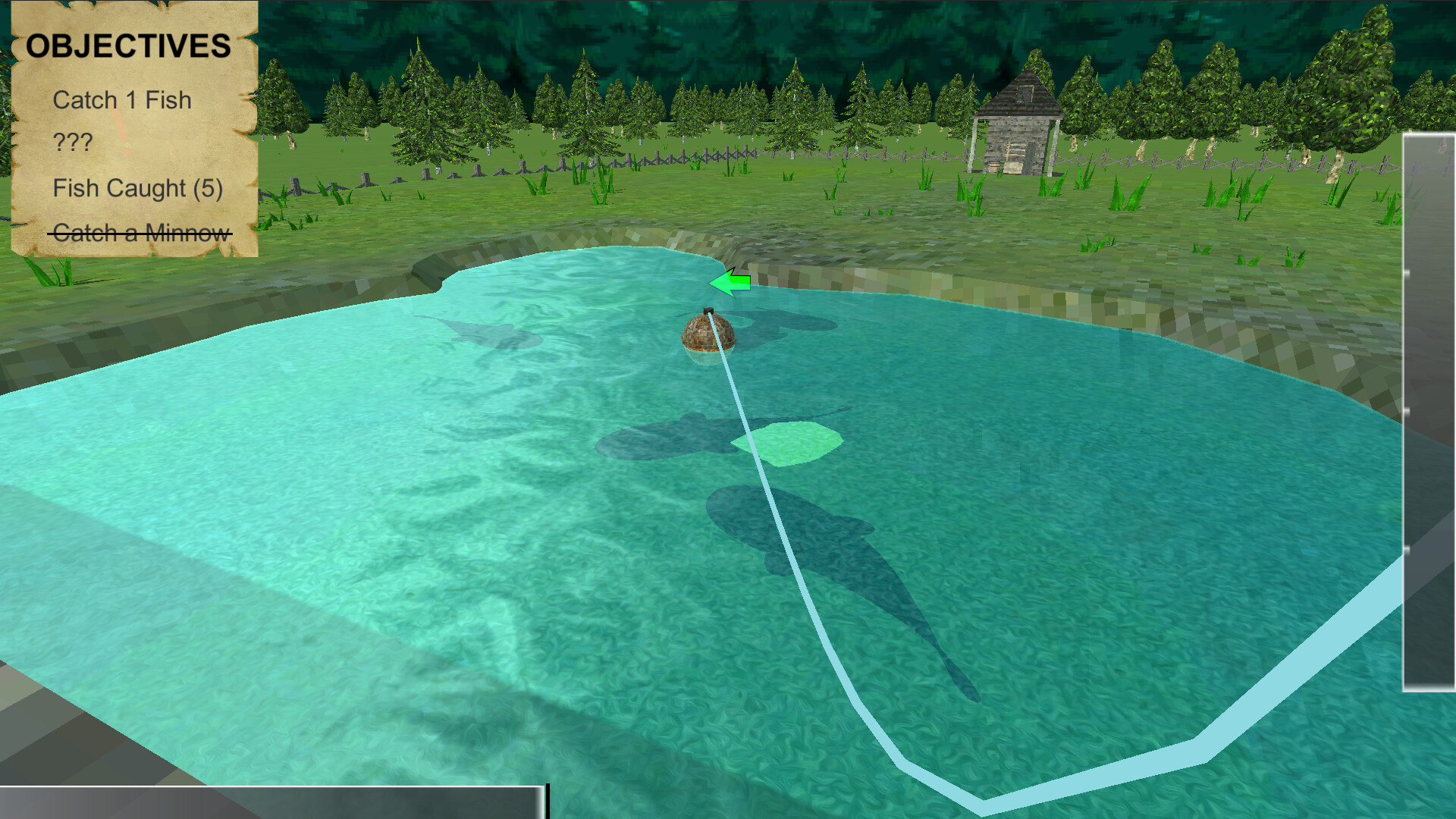Open the Objectives scroll parchment
Image resolution: width=1456 pixels, height=819 pixels.
pyautogui.click(x=133, y=129)
